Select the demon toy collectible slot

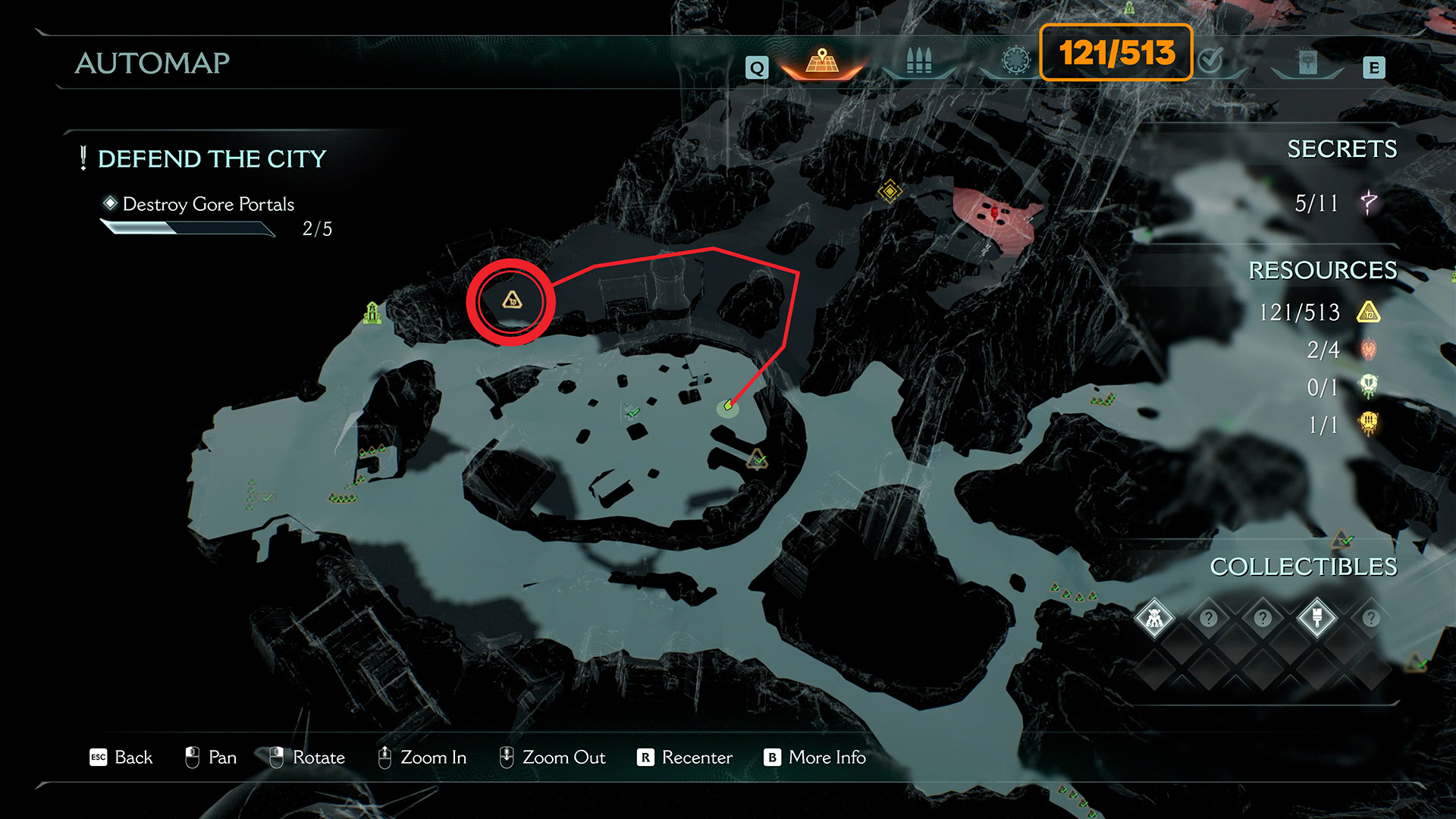(x=1154, y=619)
